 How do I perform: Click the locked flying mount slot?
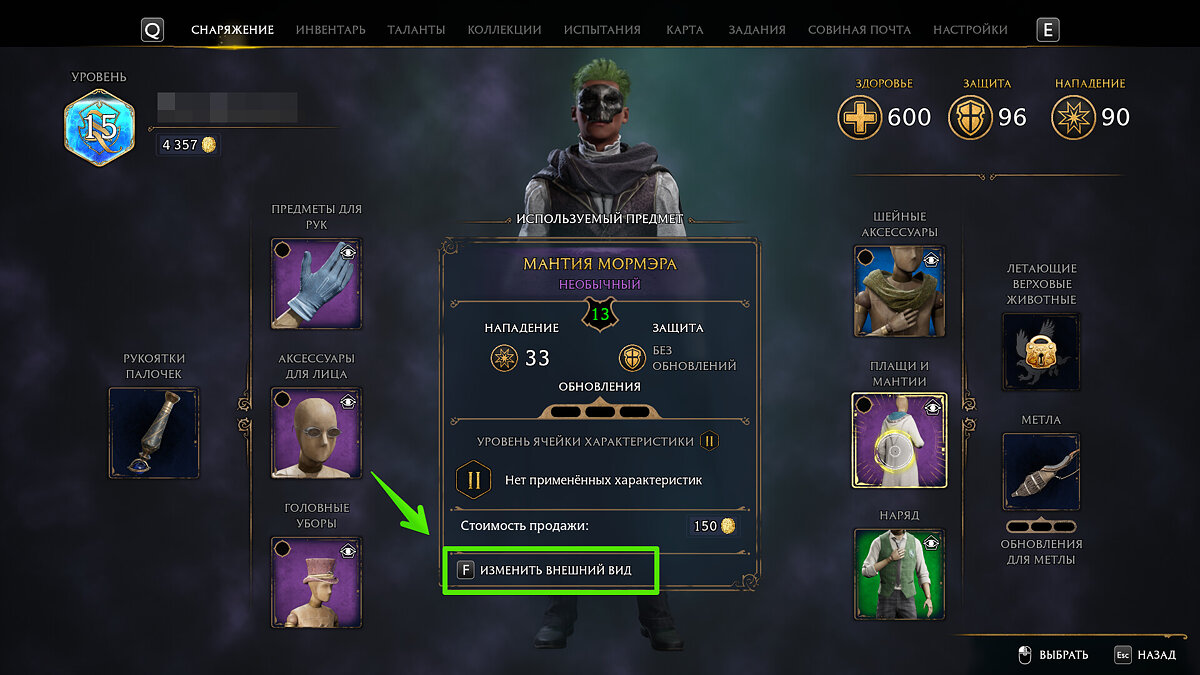[1041, 351]
